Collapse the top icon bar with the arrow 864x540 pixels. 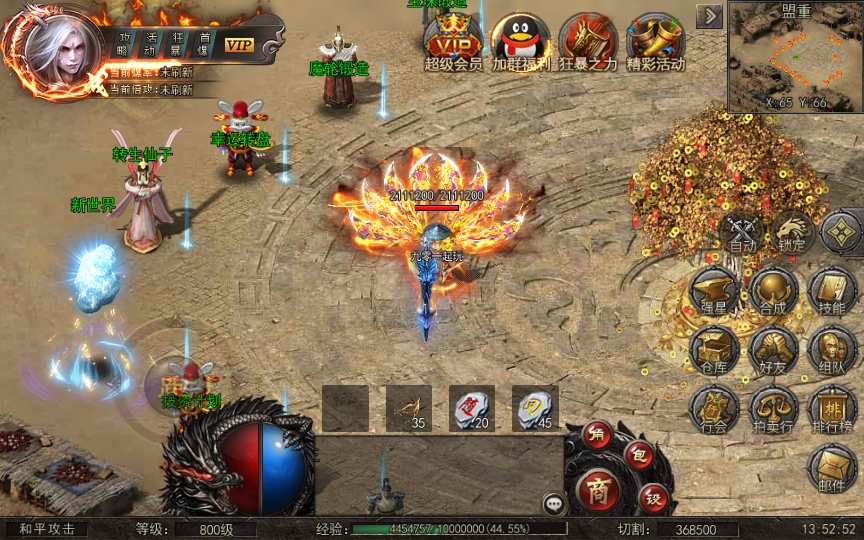[x=710, y=15]
